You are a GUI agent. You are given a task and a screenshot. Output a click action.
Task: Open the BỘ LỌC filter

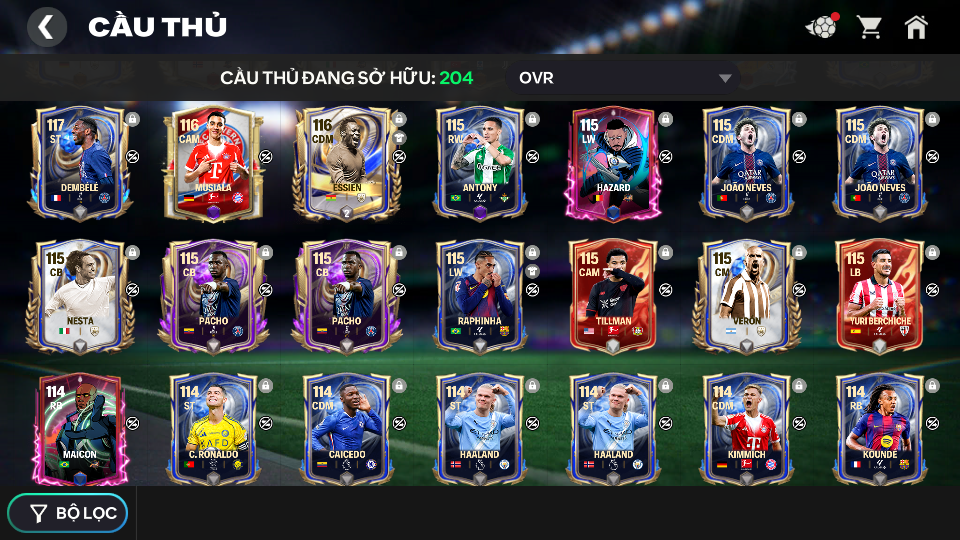pos(68,513)
